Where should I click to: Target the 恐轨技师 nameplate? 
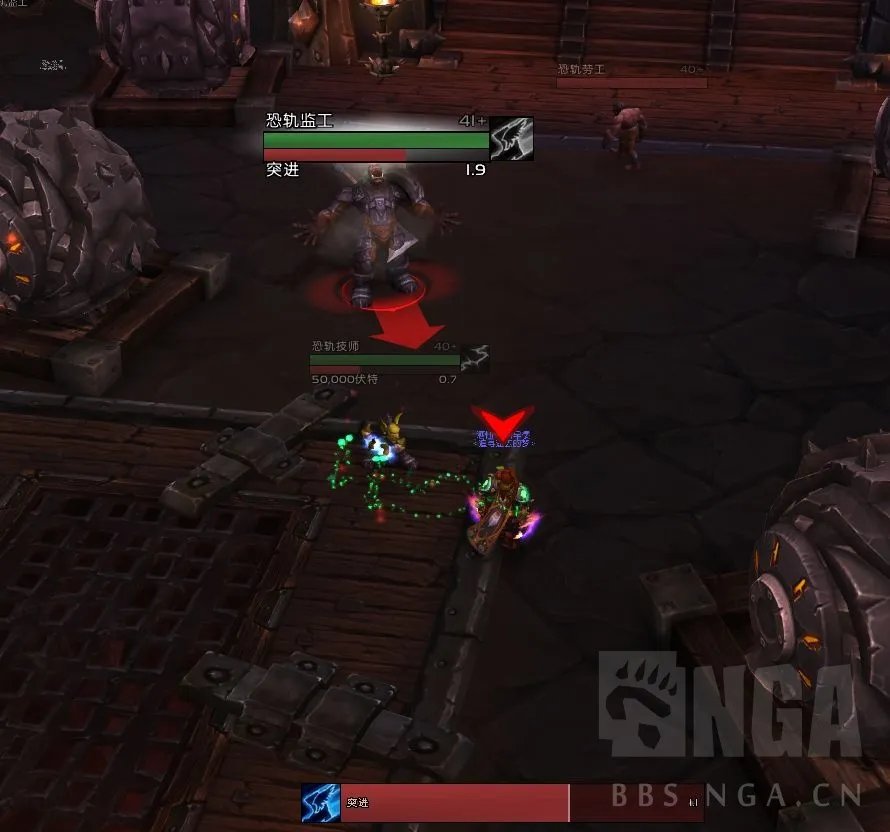tap(385, 359)
